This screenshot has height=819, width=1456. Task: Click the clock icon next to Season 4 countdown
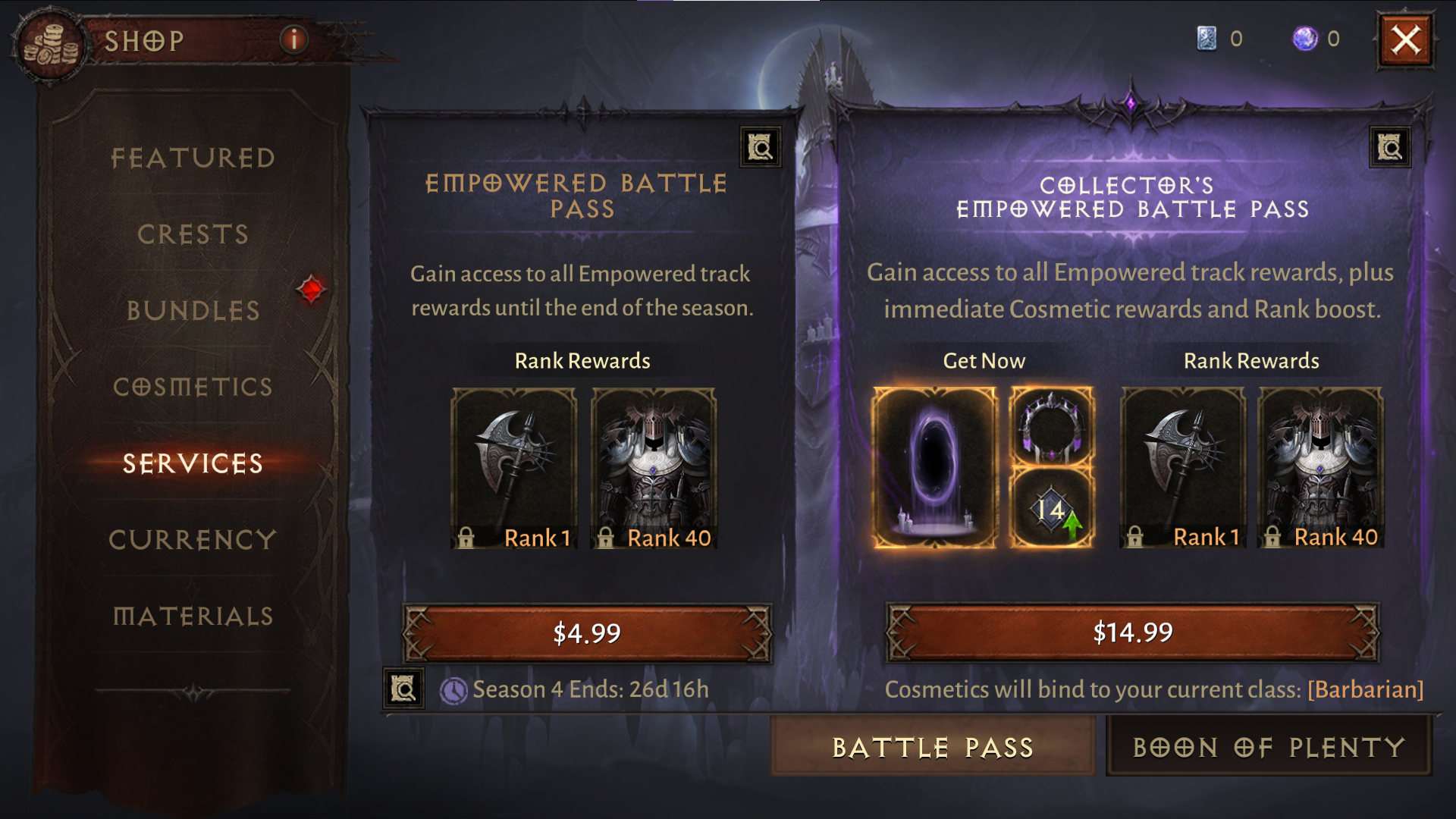pos(453,690)
